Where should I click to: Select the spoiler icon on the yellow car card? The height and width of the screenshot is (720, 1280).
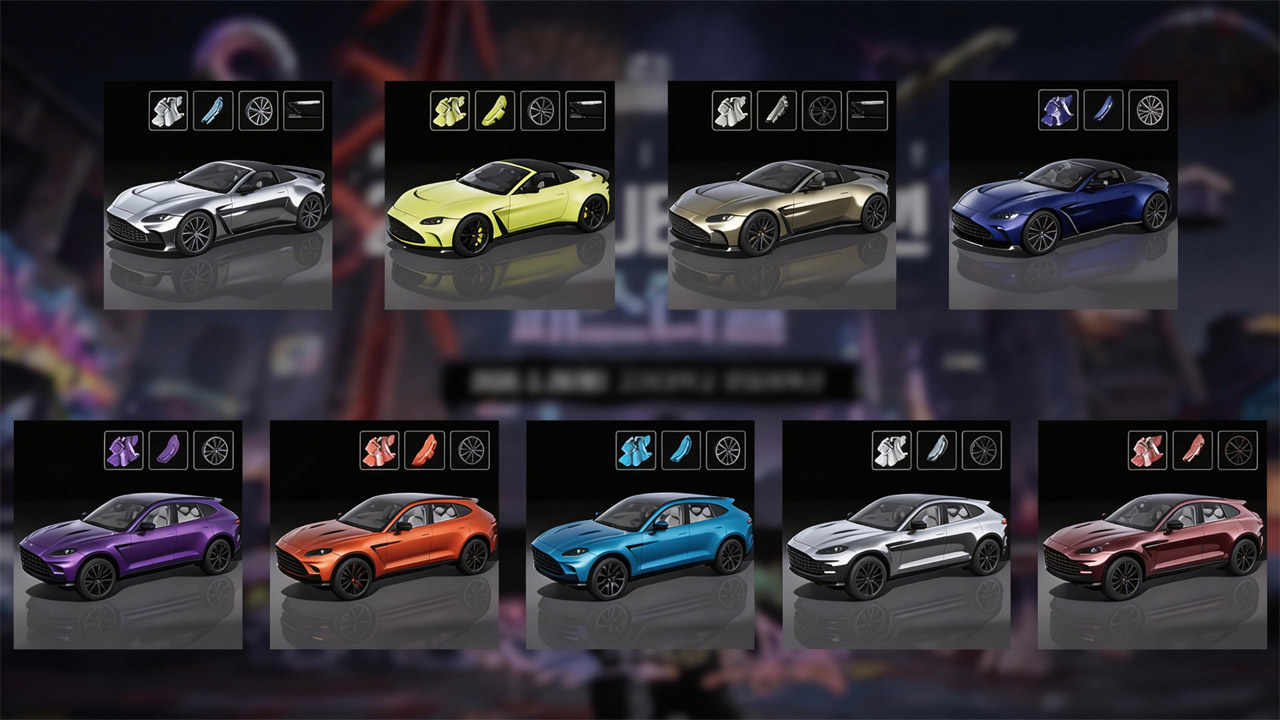point(586,110)
